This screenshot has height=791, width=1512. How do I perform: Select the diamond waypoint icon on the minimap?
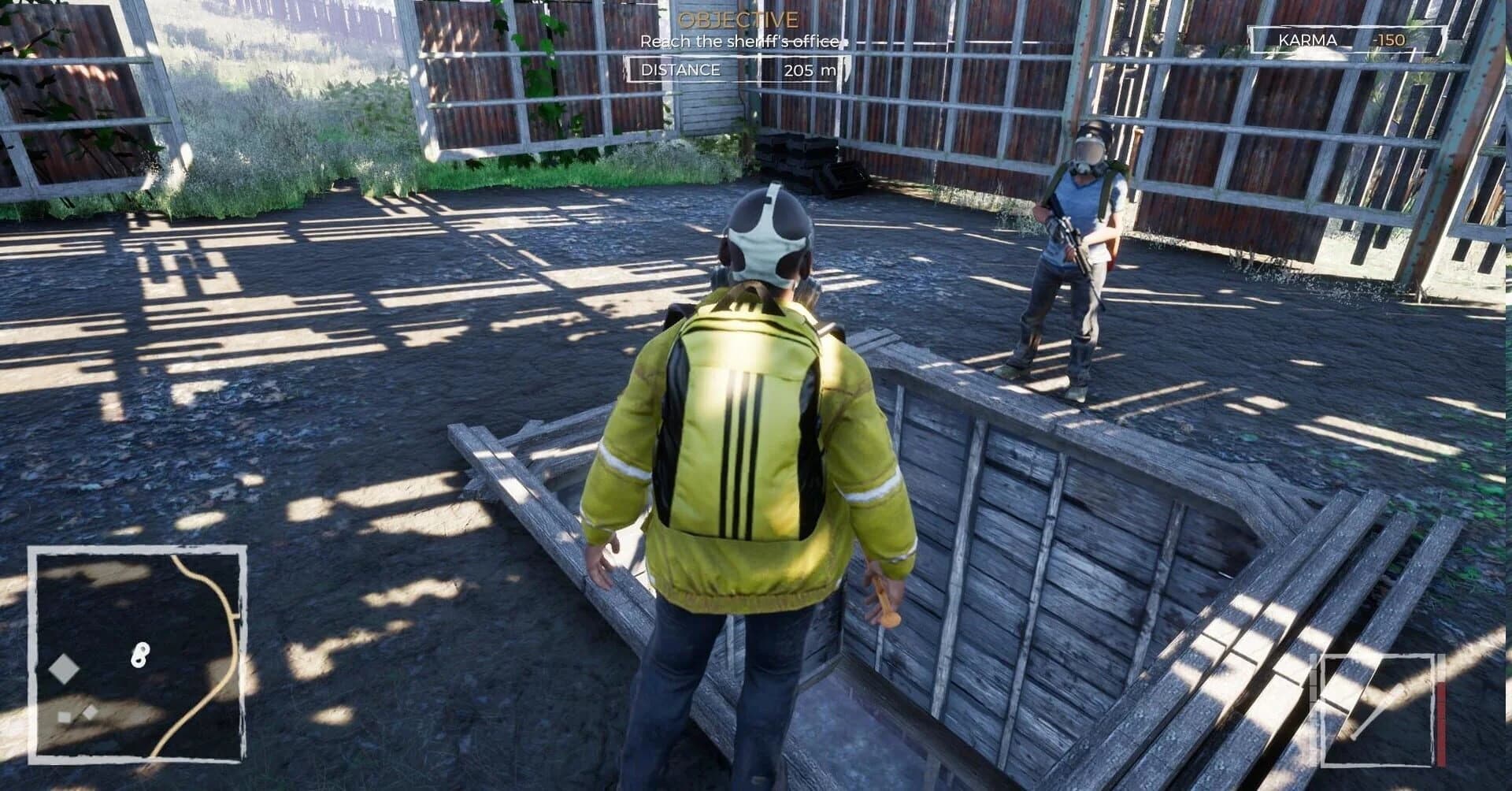point(65,668)
